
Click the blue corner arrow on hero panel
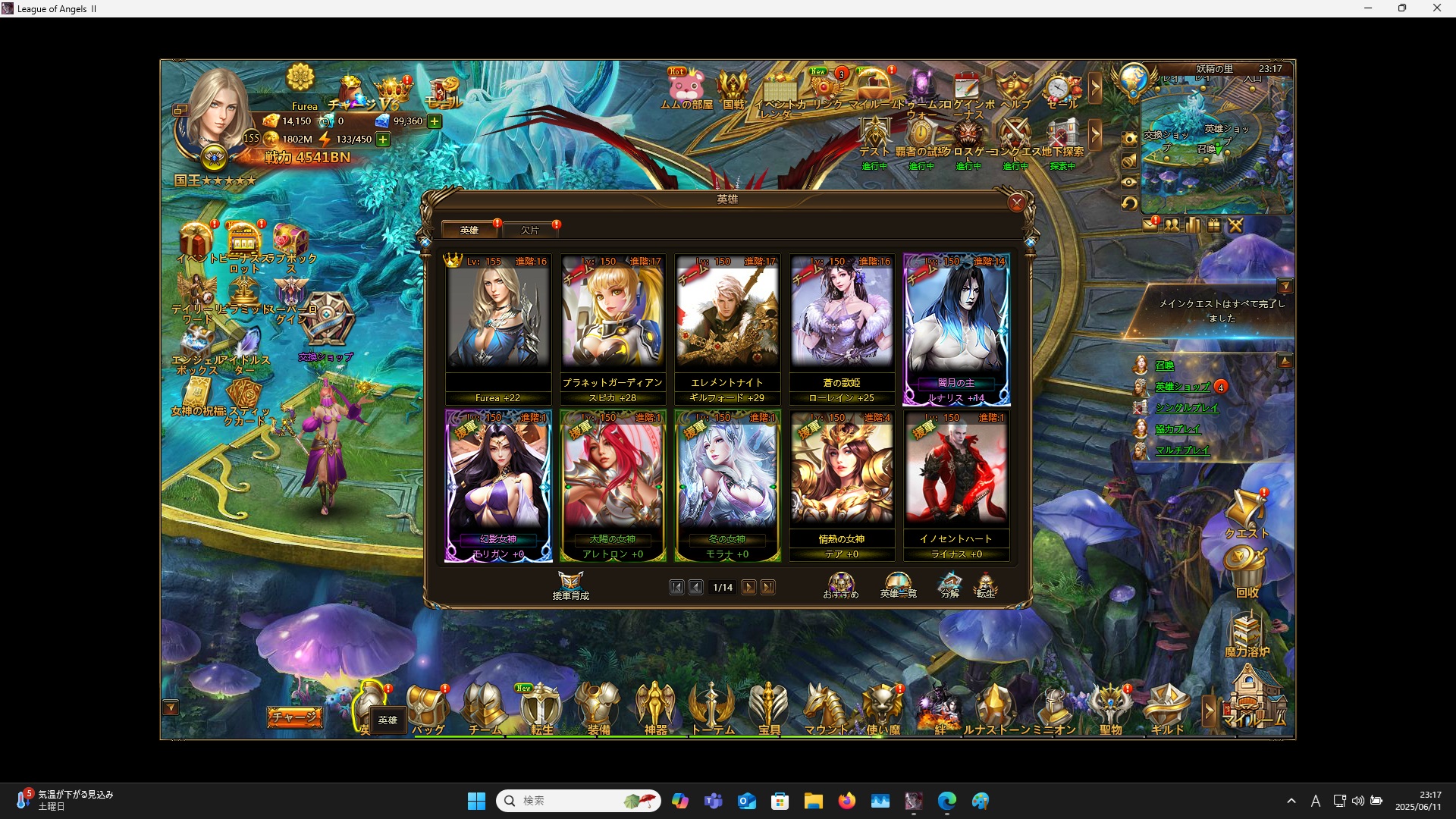1029,241
